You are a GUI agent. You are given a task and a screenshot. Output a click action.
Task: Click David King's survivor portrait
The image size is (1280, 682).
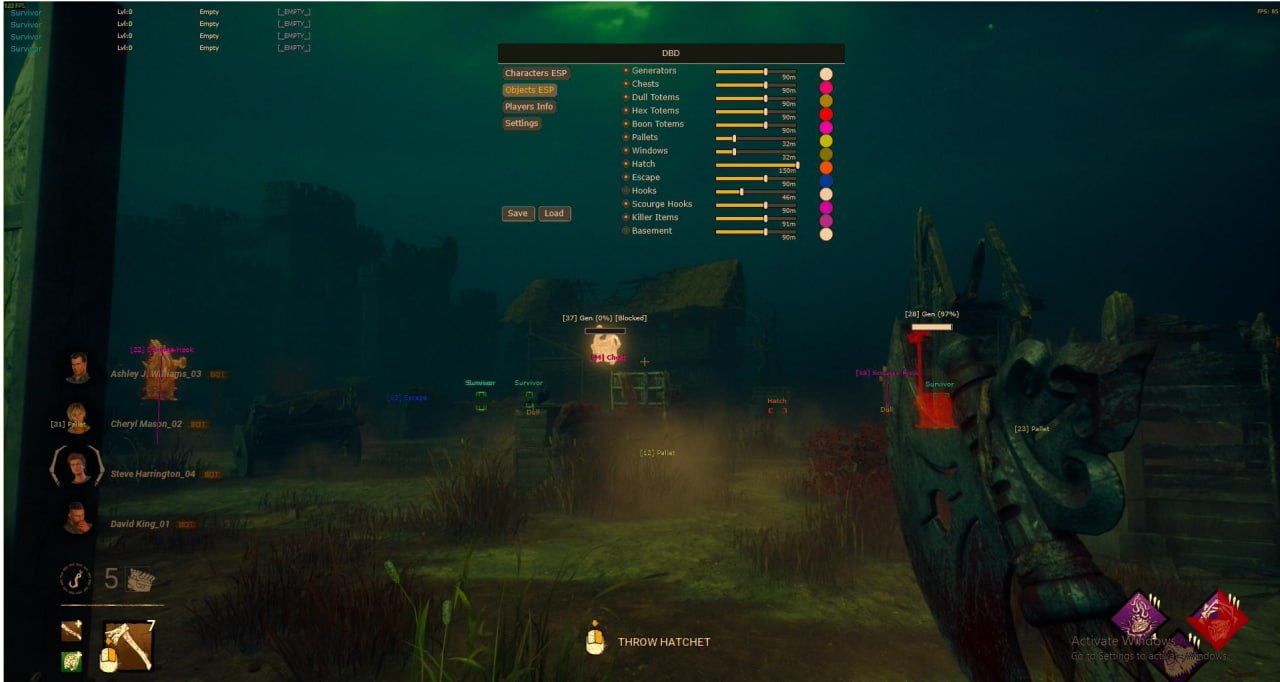tap(77, 519)
